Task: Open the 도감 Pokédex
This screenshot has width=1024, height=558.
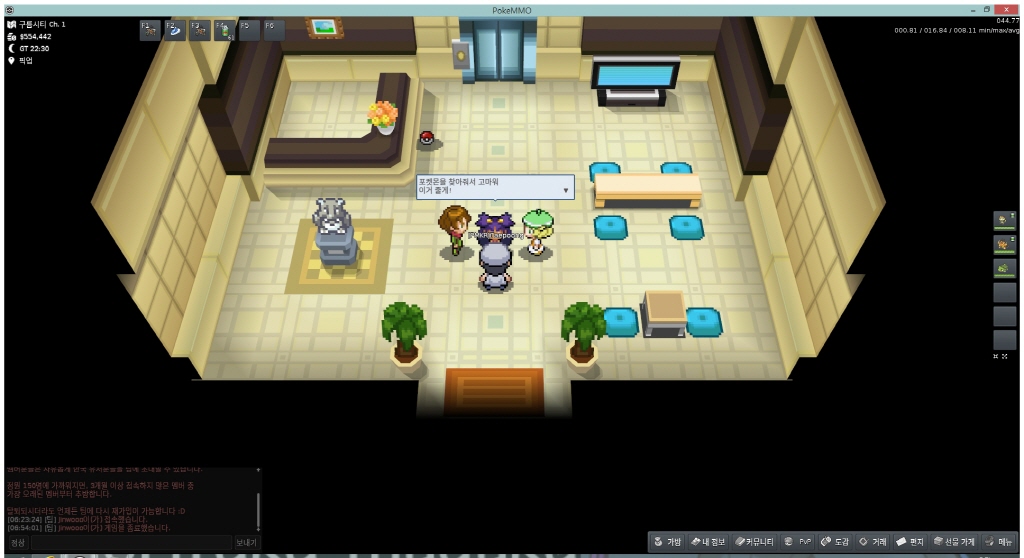Action: 835,541
